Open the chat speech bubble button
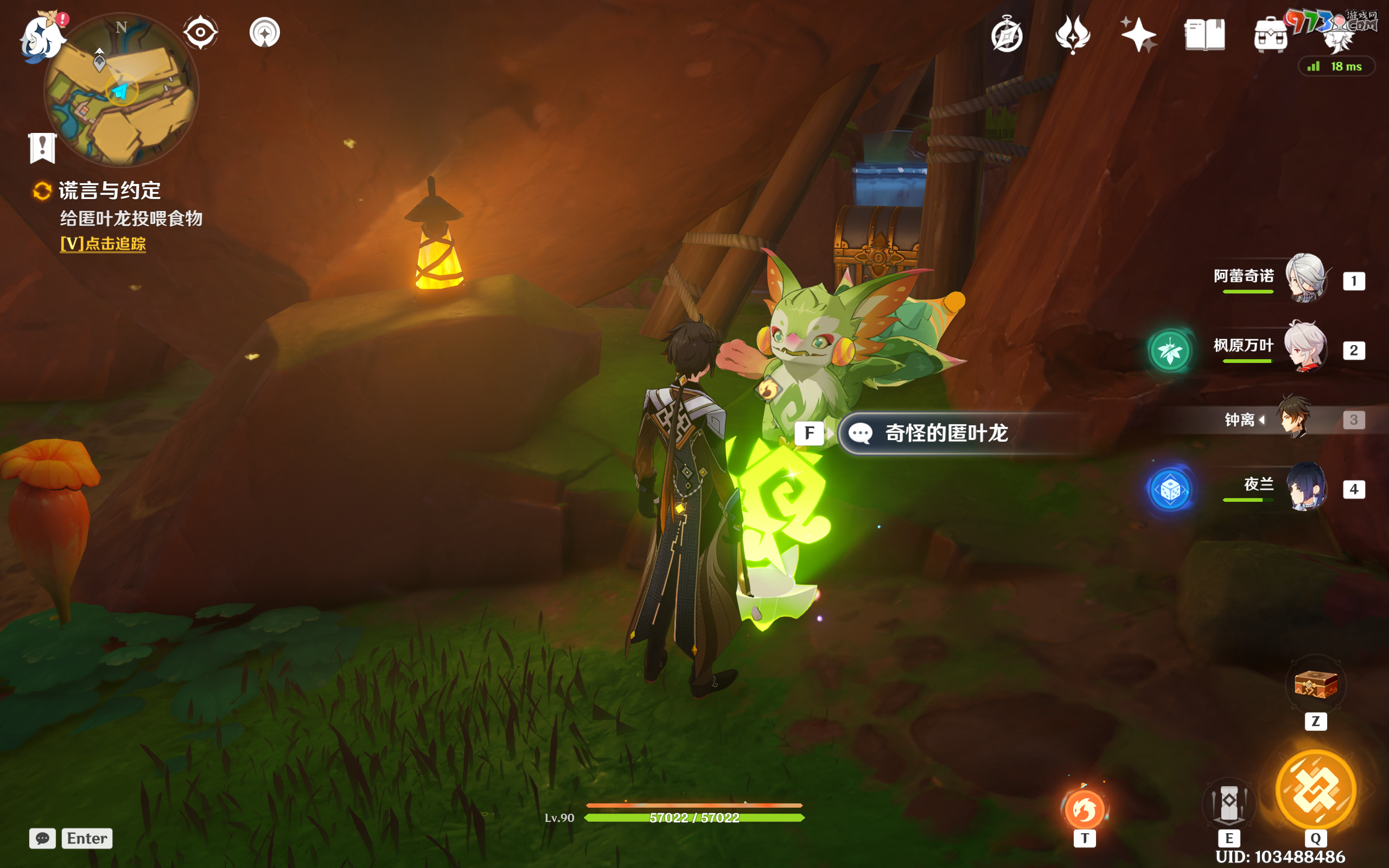1389x868 pixels. 42,838
